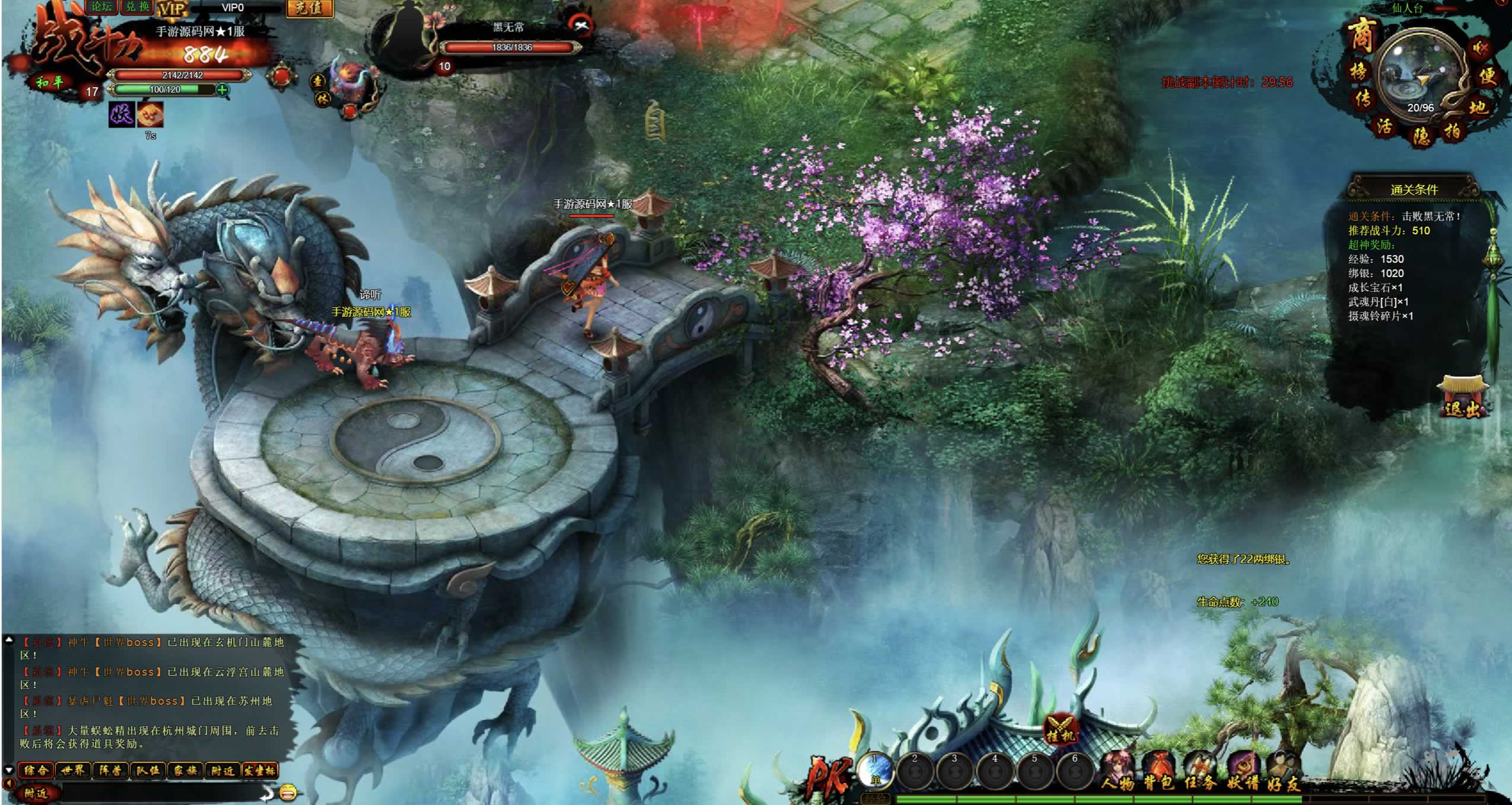Open the 人物 character panel
Image resolution: width=1512 pixels, height=805 pixels.
1118,772
